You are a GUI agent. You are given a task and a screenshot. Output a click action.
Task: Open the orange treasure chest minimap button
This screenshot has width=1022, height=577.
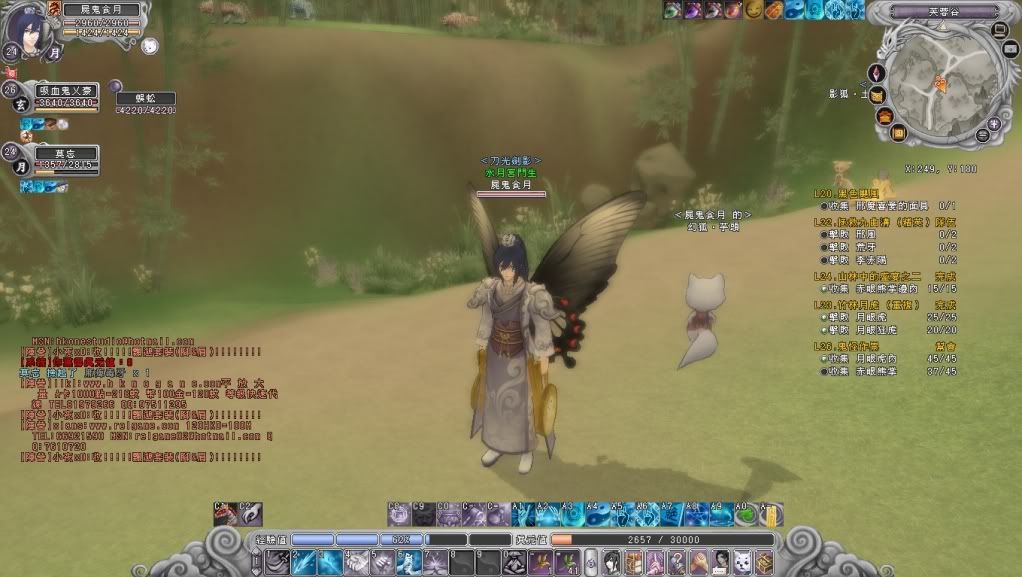pyautogui.click(x=885, y=116)
